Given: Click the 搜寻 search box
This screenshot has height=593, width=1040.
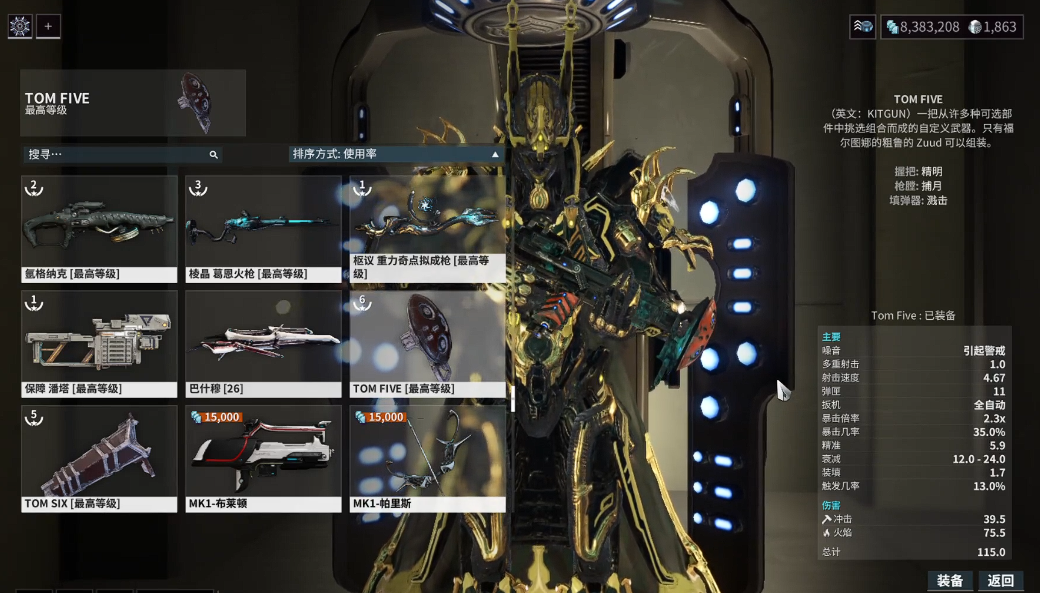Looking at the screenshot, I should pyautogui.click(x=120, y=155).
